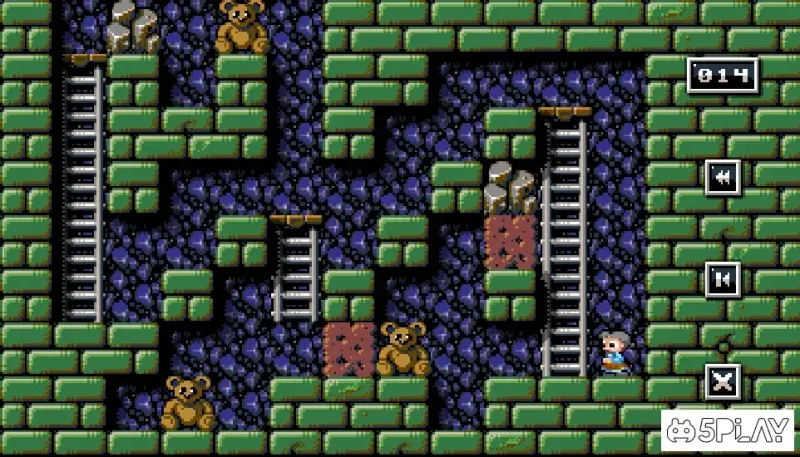
Task: Close the level with the X button
Action: coord(722,381)
